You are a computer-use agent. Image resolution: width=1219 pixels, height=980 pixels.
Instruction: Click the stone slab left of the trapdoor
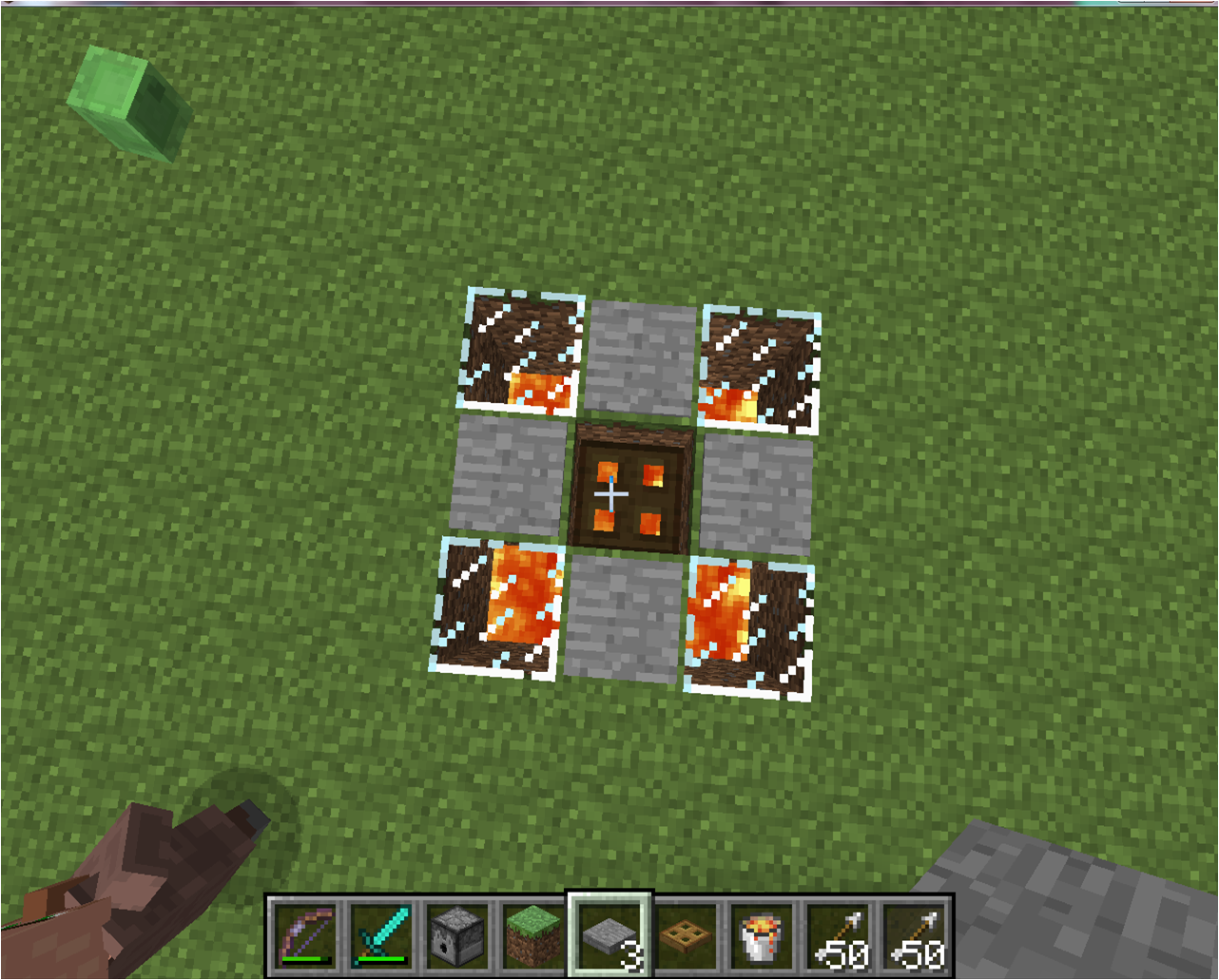click(509, 485)
